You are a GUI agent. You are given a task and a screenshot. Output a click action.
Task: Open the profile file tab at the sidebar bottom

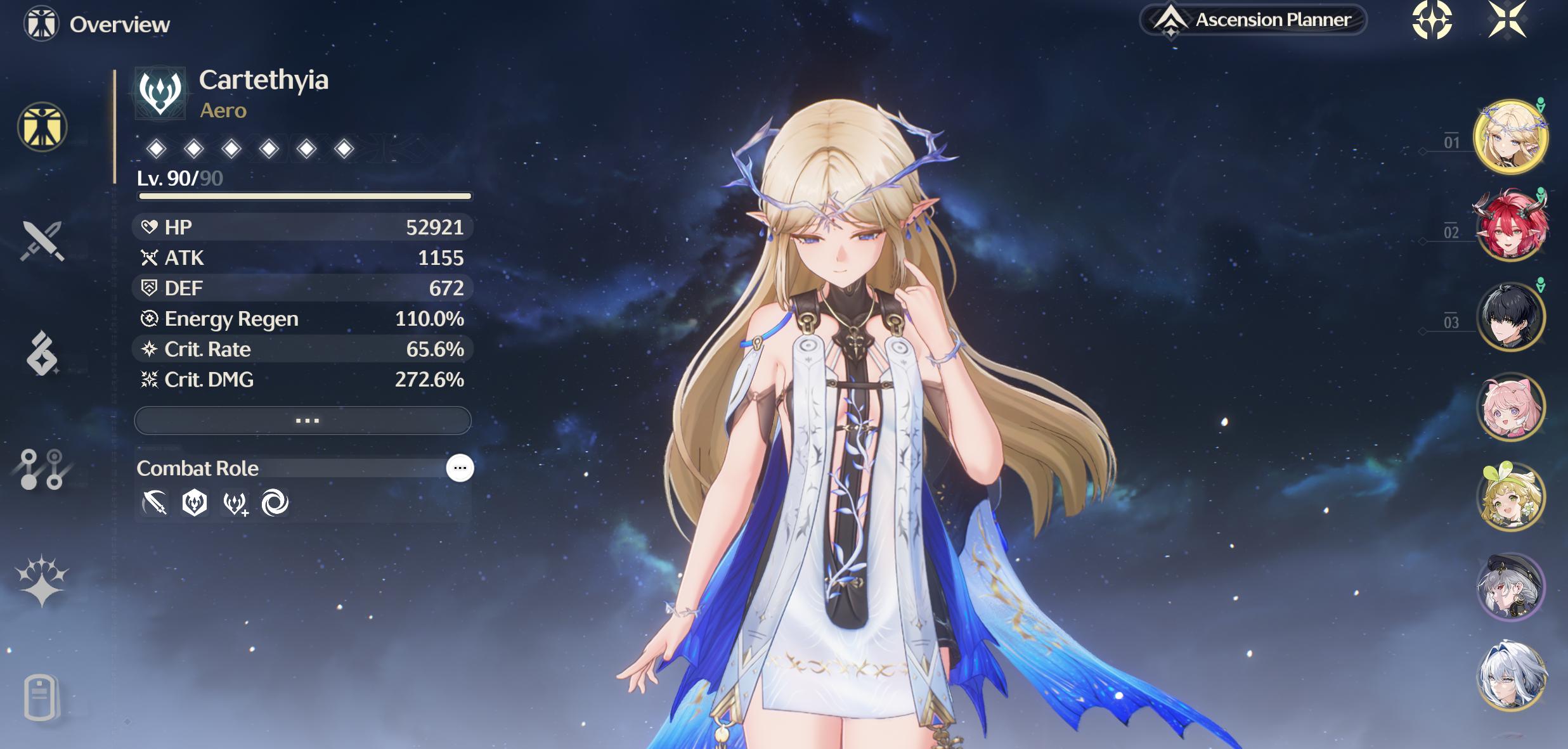(41, 697)
